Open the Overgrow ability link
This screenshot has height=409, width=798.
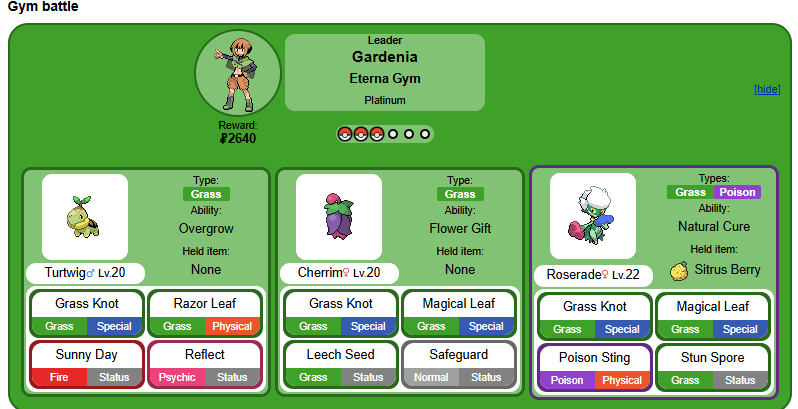[x=206, y=228]
